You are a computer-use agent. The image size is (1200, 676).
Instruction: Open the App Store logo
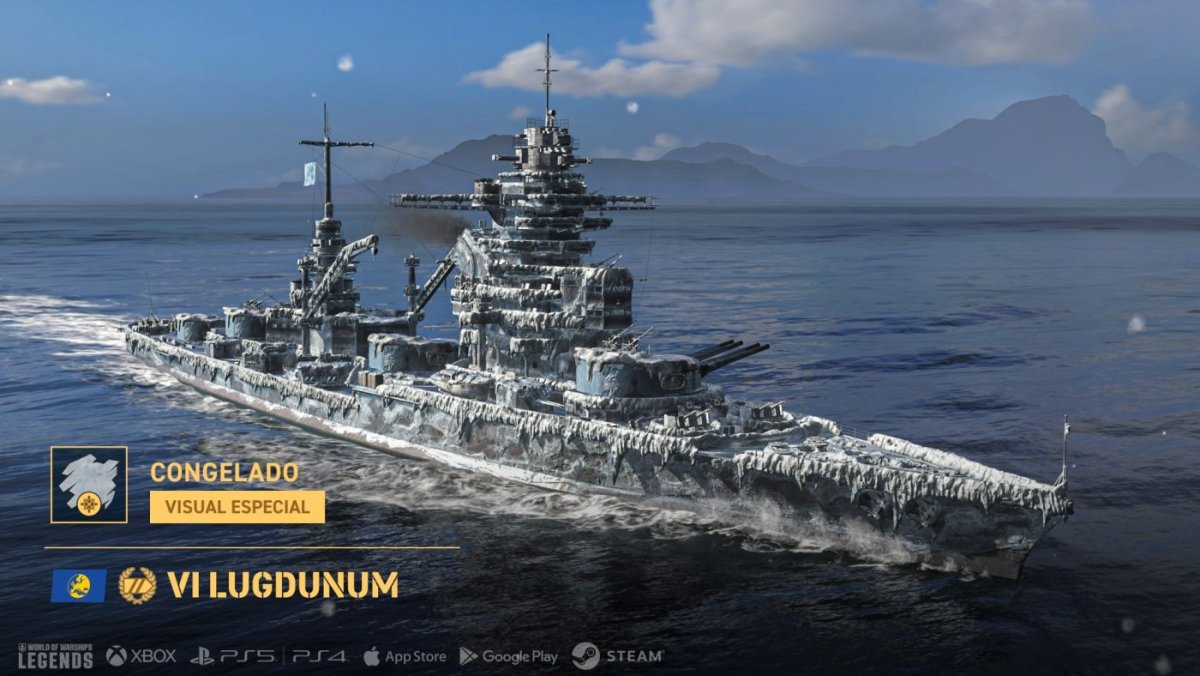pyautogui.click(x=404, y=656)
